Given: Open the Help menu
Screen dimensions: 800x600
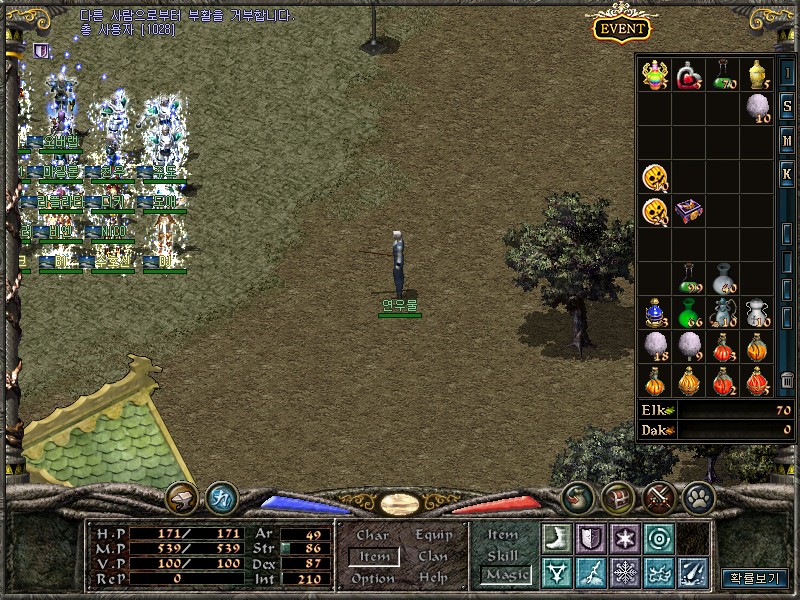Looking at the screenshot, I should (433, 578).
